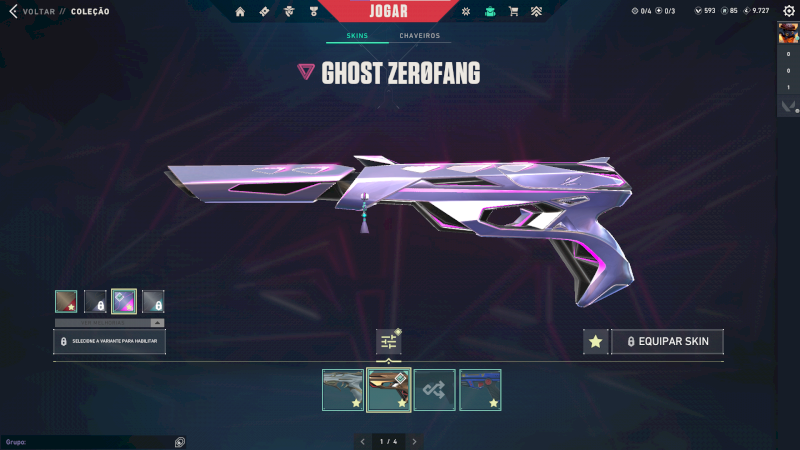The width and height of the screenshot is (800, 450).
Task: Open the skin filter sliders button
Action: [389, 342]
